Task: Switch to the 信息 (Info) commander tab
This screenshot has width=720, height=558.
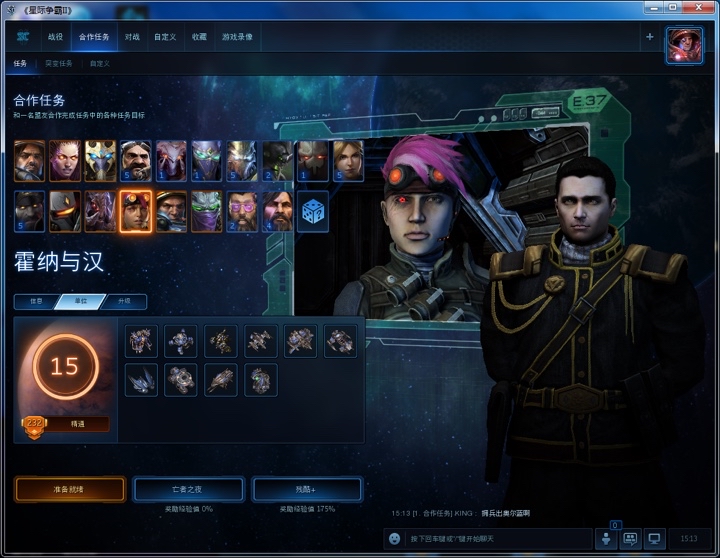Action: [34, 302]
